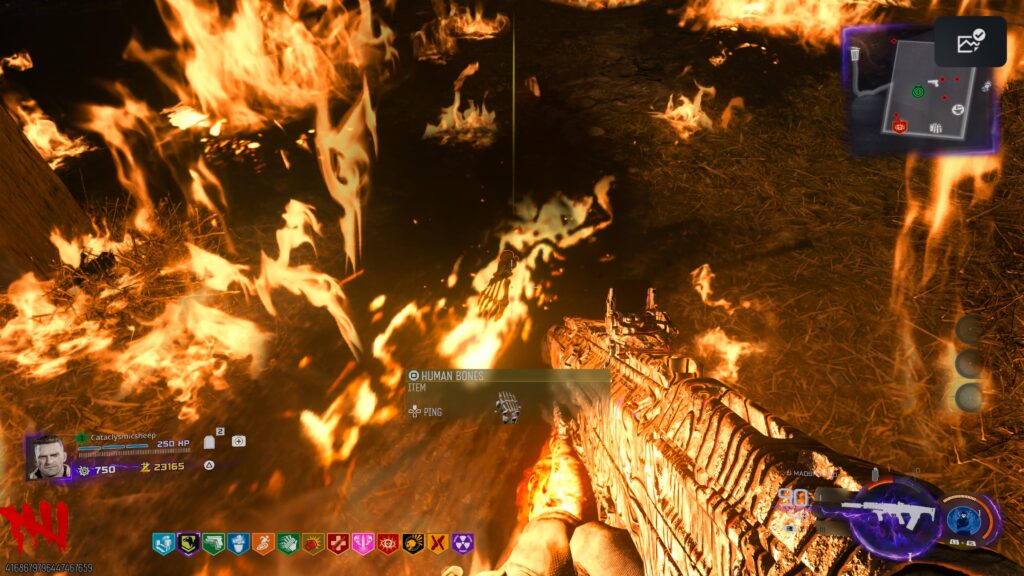Select the Cataclysmicsheep player portrait

48,458
